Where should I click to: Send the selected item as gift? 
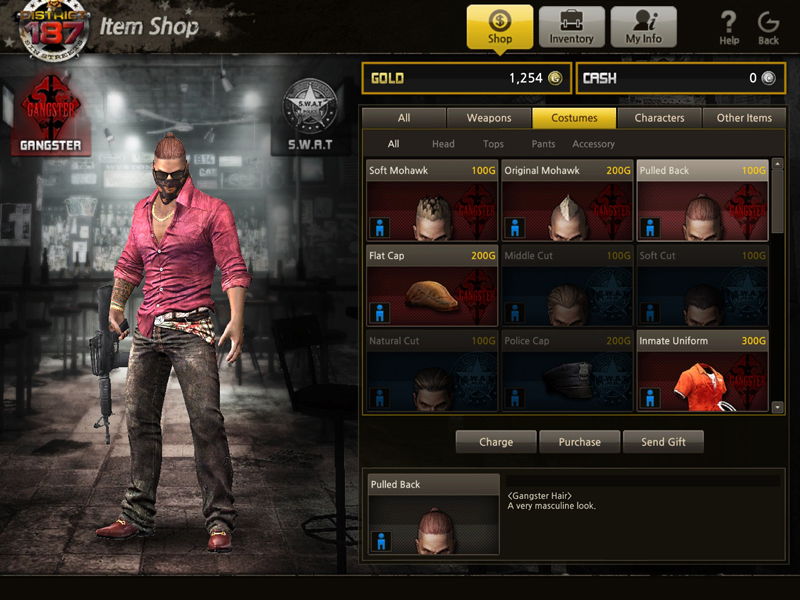tap(663, 442)
